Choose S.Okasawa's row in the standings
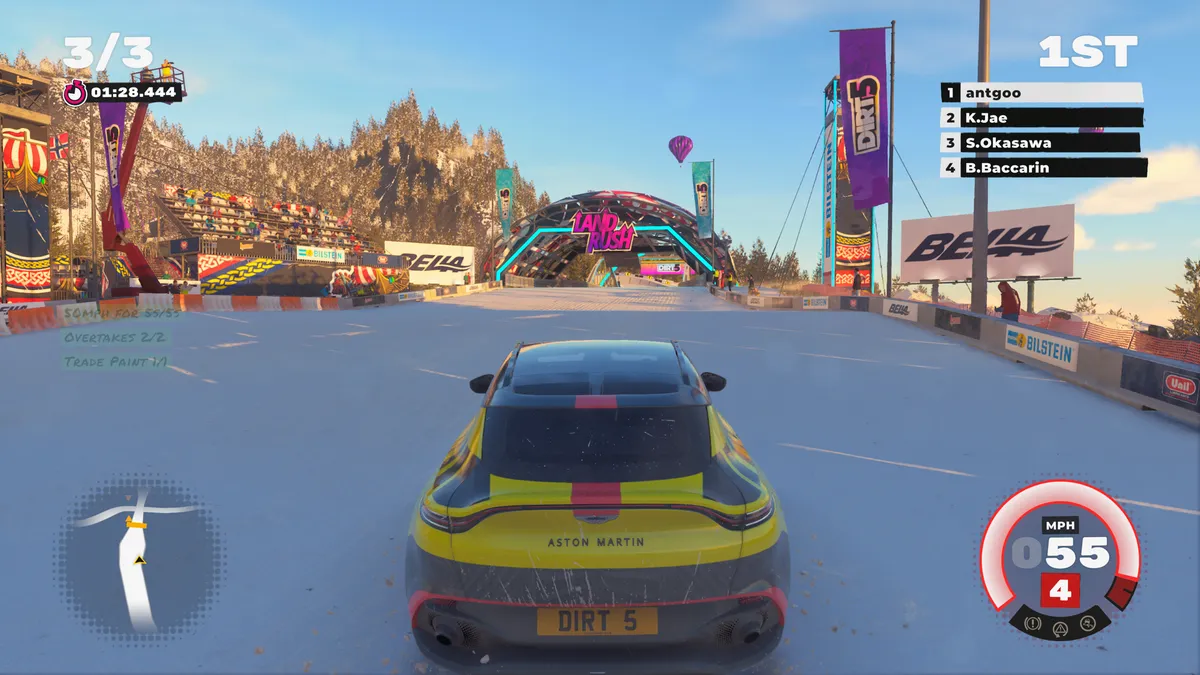This screenshot has height=675, width=1200. click(x=1041, y=143)
